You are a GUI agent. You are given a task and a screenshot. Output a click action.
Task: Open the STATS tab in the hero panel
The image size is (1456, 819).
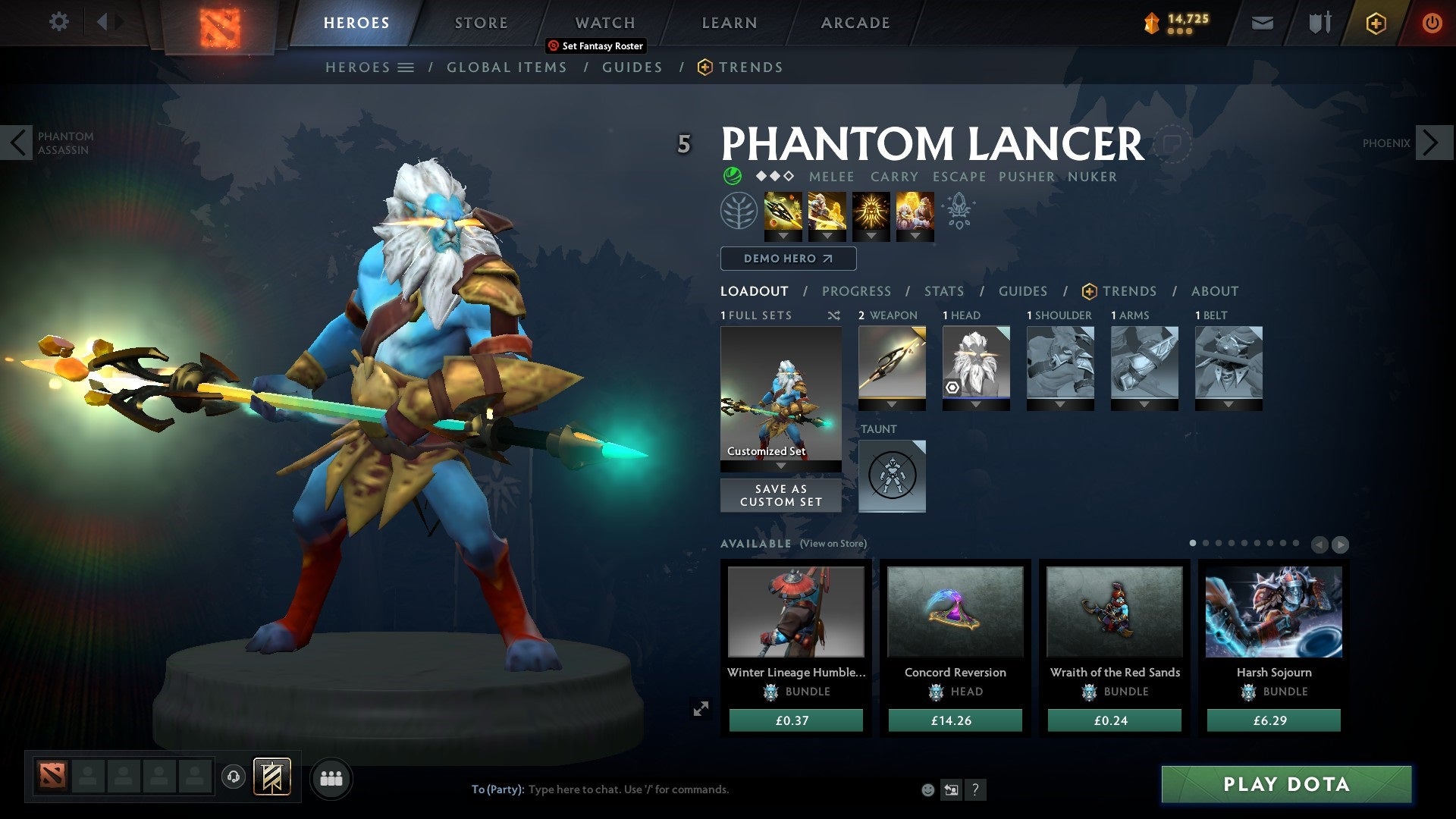tap(943, 290)
